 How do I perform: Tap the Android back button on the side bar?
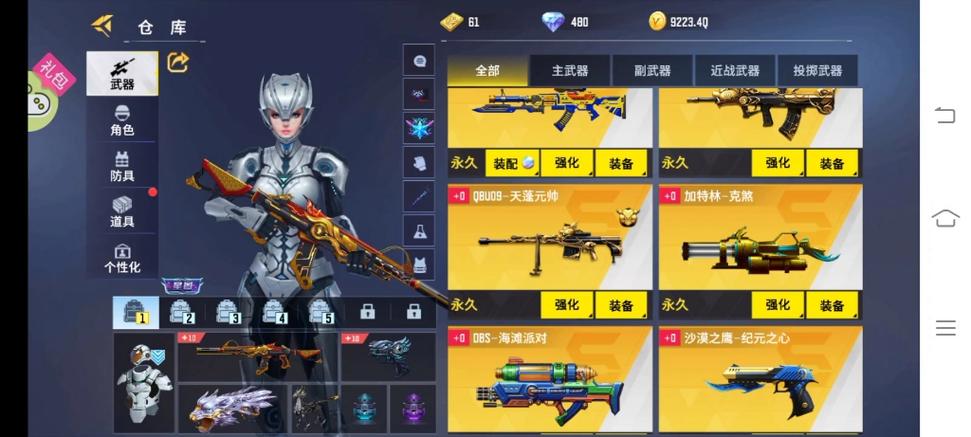(x=945, y=115)
